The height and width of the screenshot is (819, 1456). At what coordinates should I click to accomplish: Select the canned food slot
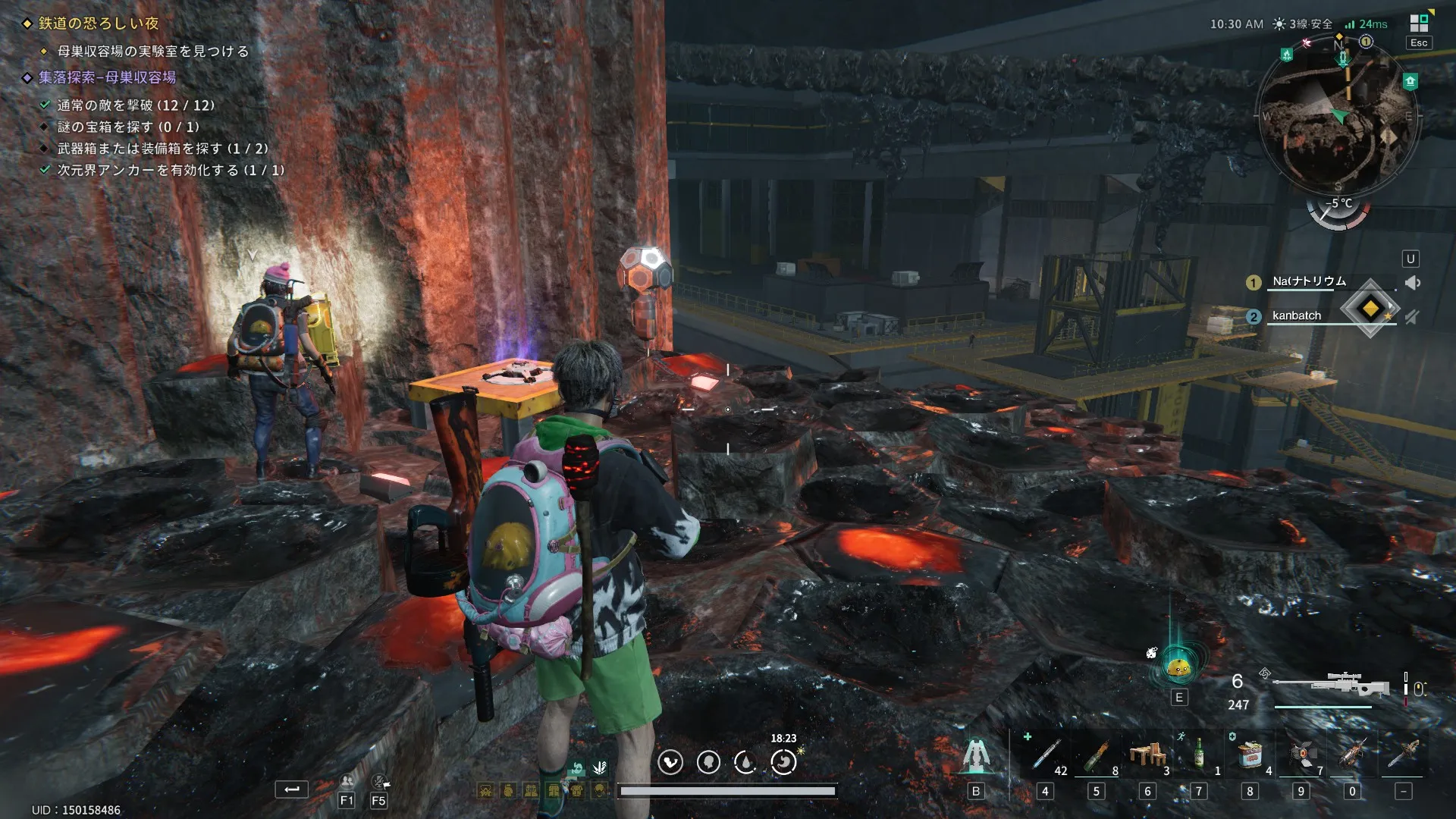click(1250, 755)
